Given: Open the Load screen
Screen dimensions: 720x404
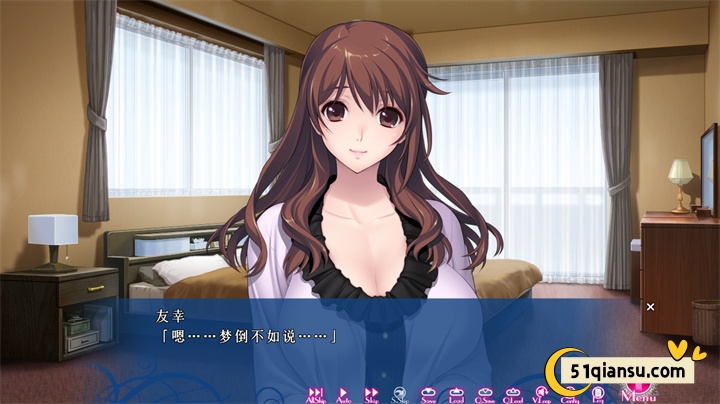Looking at the screenshot, I should coord(456,394).
